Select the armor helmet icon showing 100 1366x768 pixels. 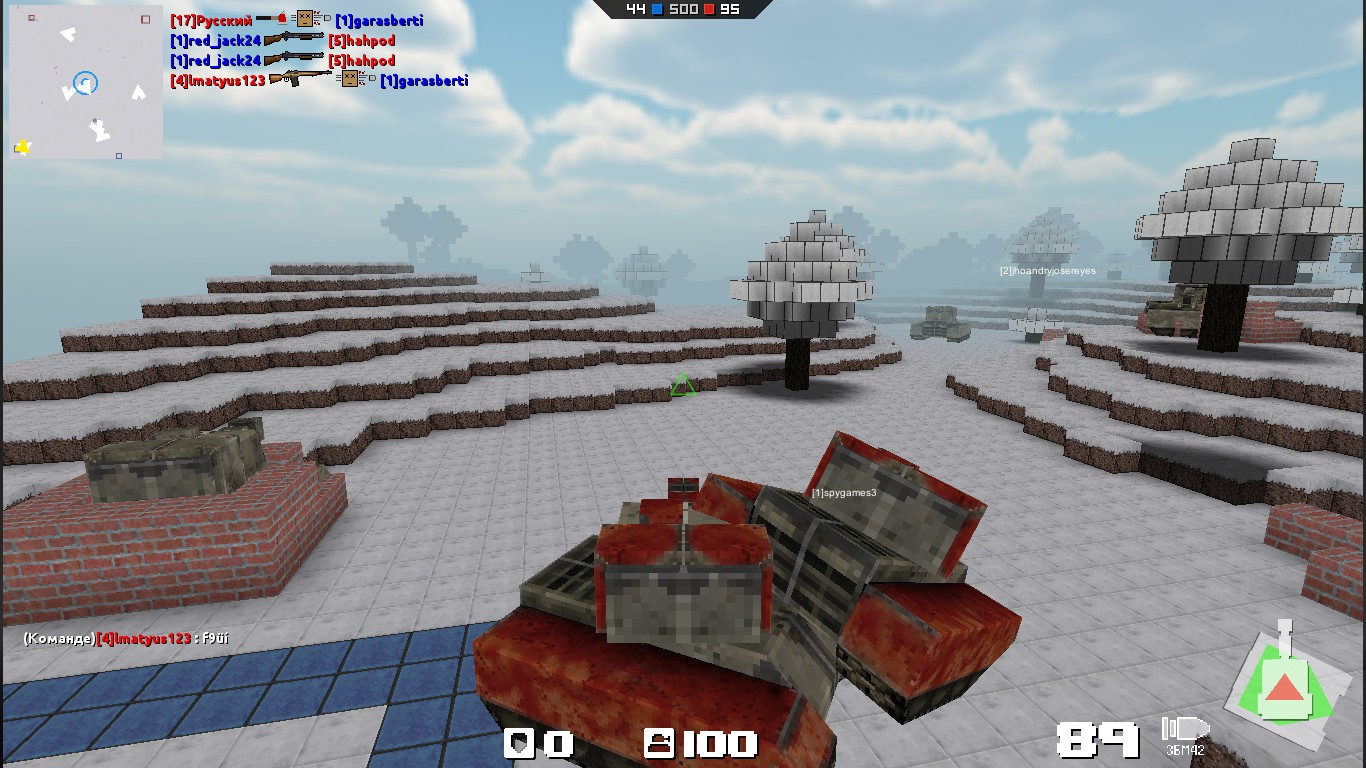[658, 742]
